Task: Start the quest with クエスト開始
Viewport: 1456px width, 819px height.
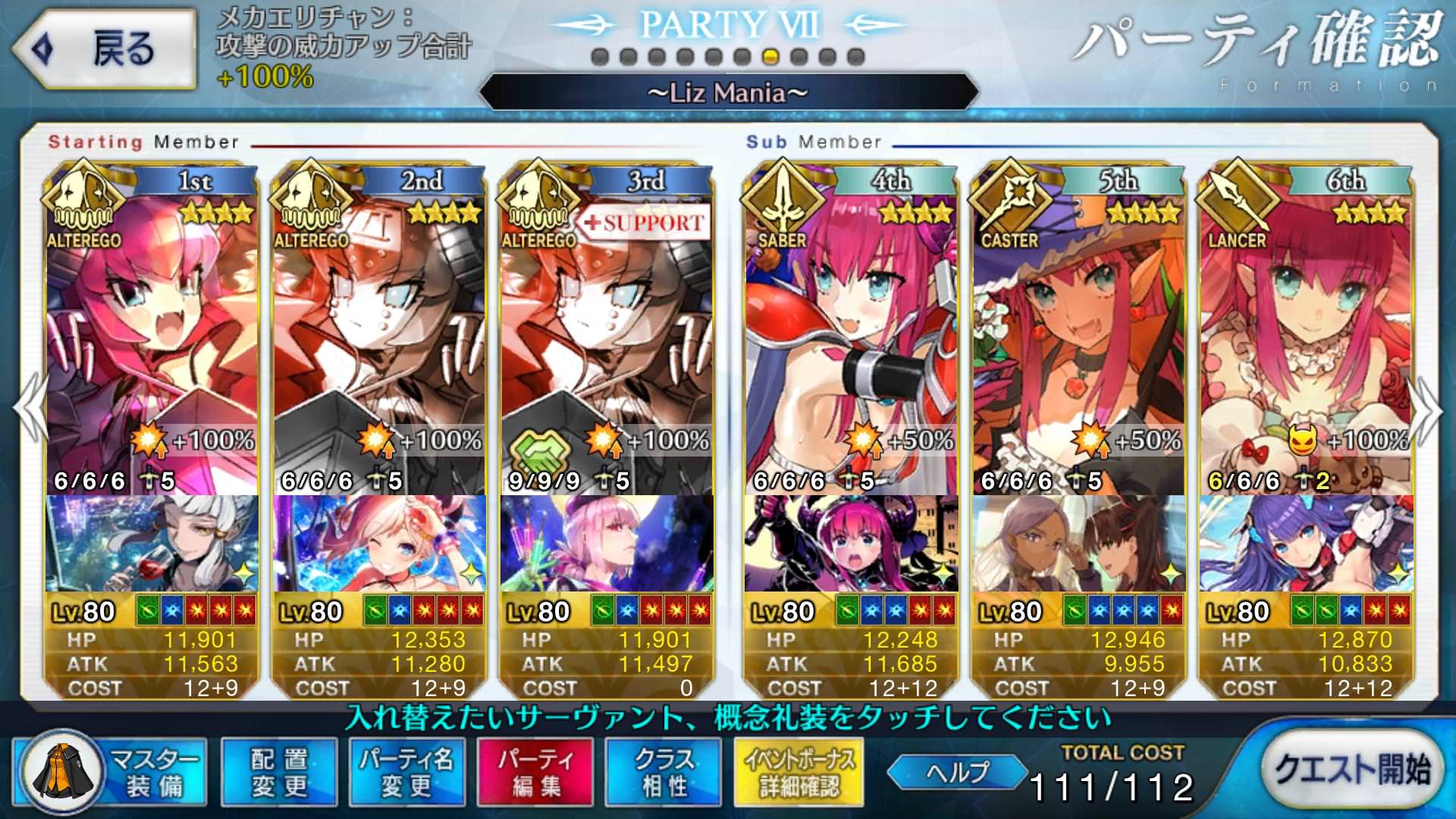Action: (1351, 770)
